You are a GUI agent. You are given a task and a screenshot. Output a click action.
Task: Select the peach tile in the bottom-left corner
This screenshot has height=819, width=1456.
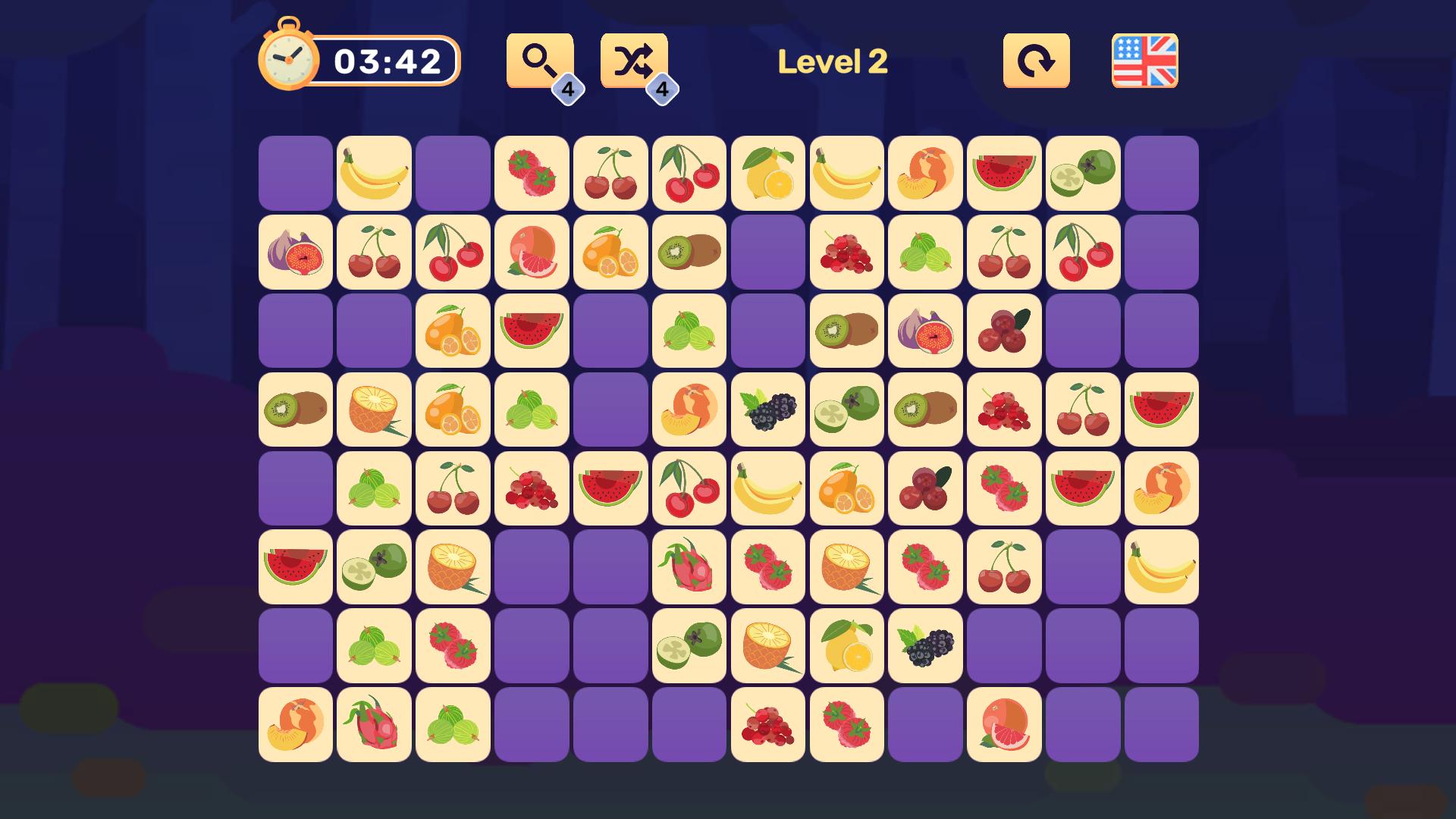(294, 725)
